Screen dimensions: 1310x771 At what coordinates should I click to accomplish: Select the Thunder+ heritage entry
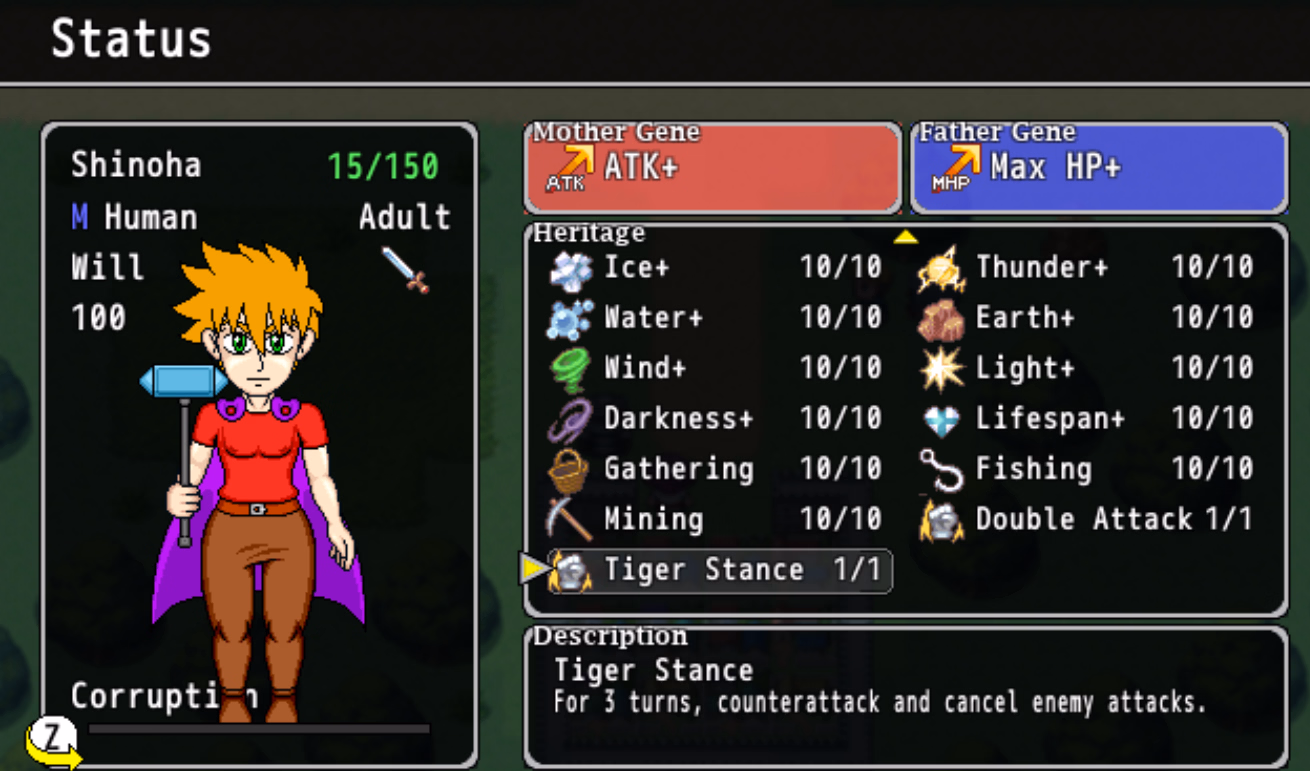(1086, 268)
